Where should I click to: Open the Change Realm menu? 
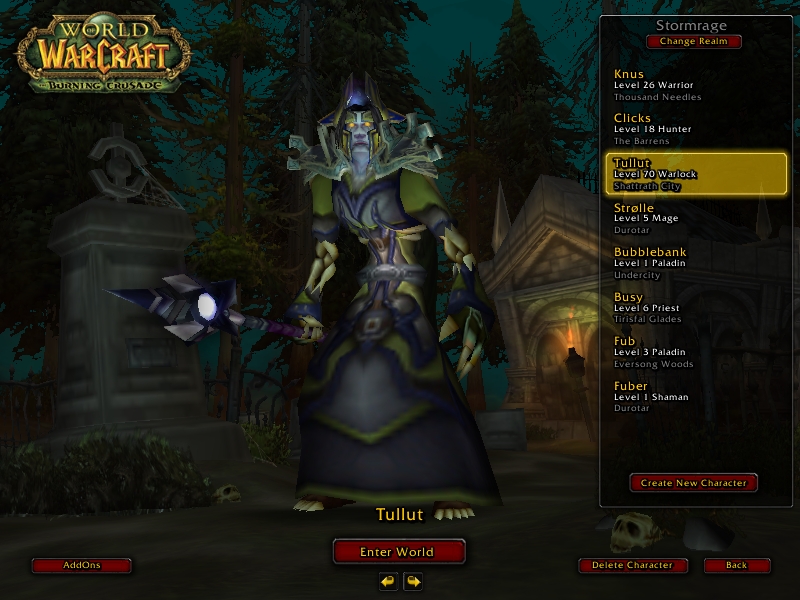[694, 41]
